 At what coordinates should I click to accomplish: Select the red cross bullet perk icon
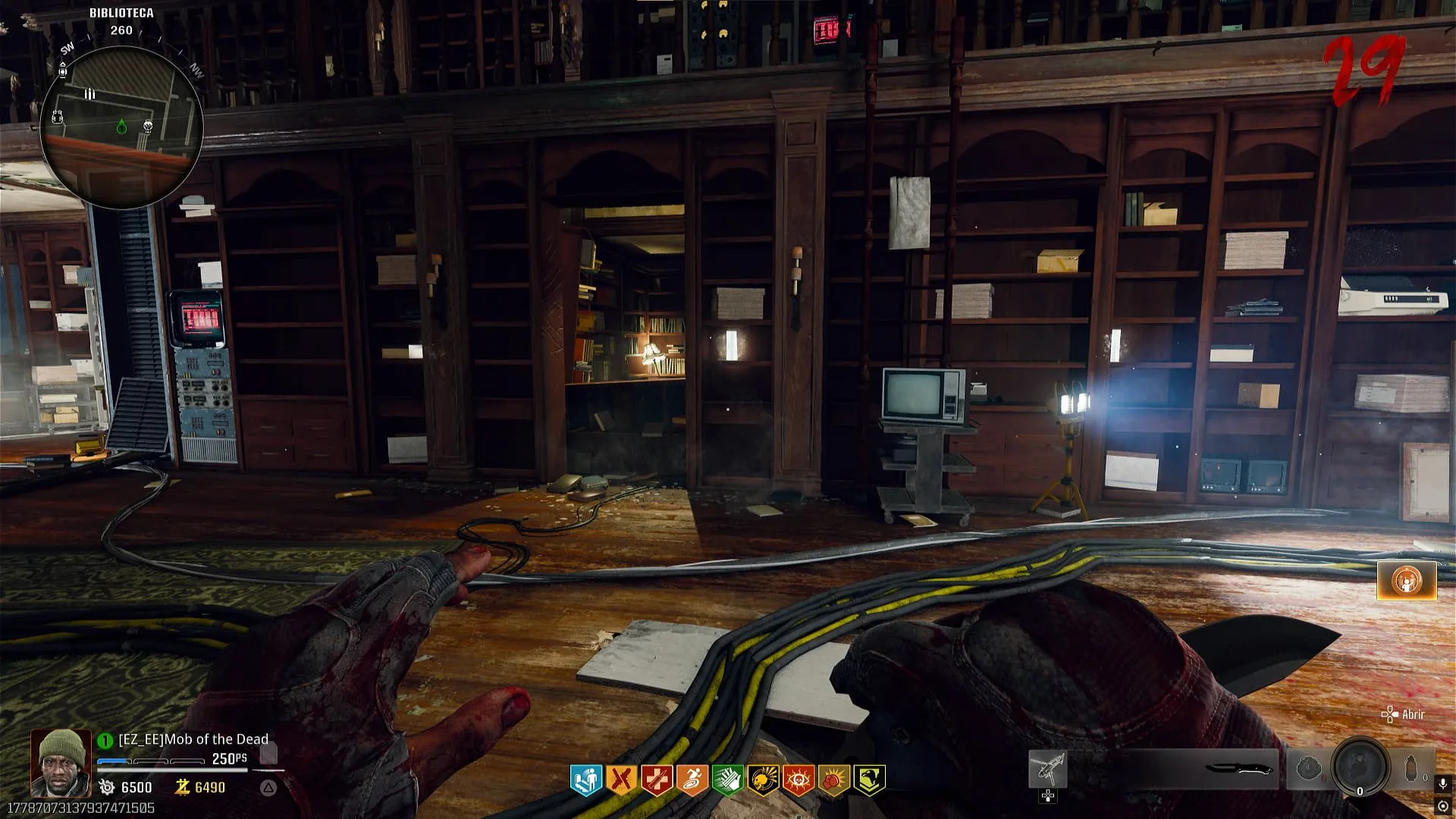coord(657,779)
